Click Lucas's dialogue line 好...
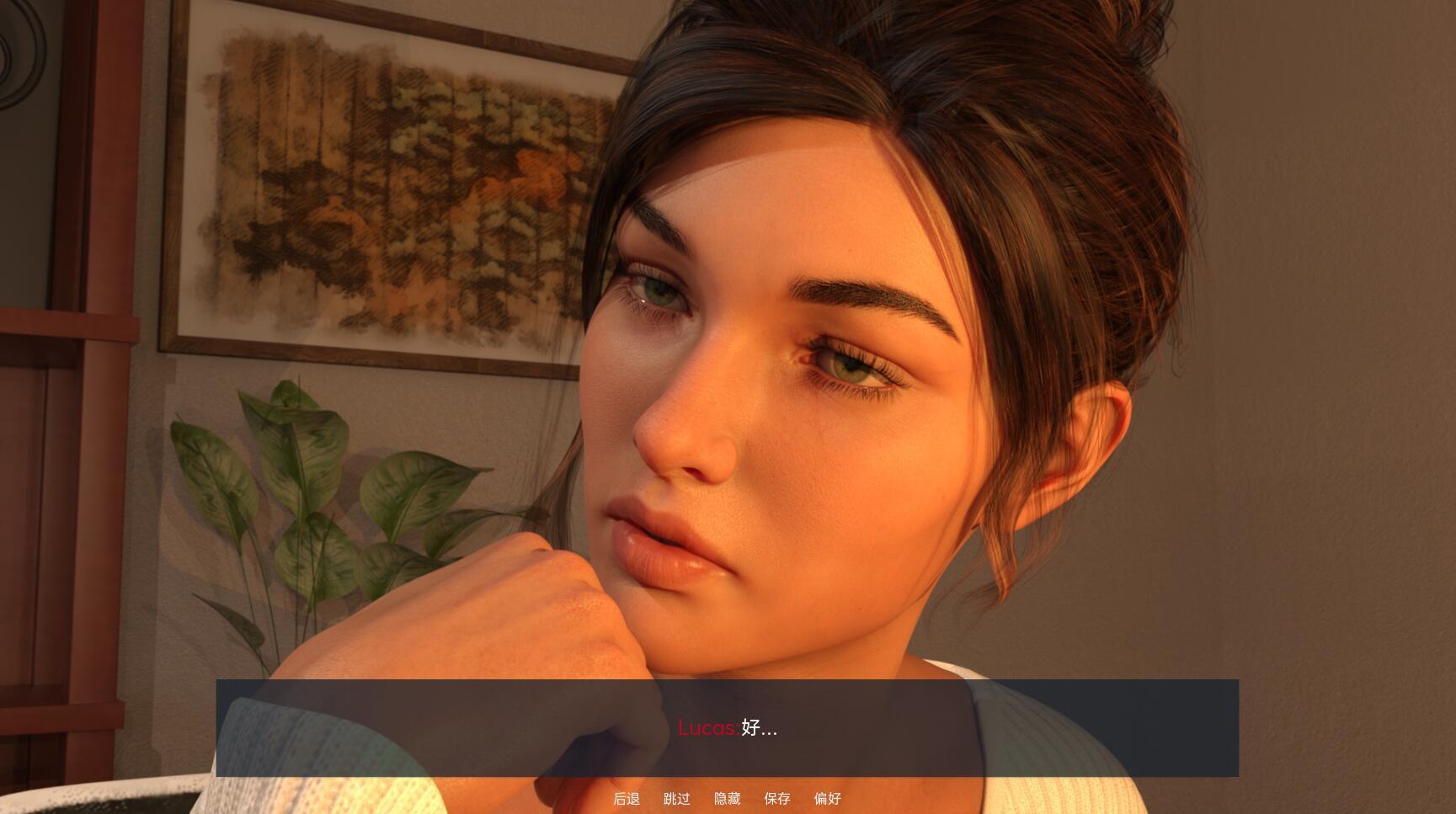Image resolution: width=1456 pixels, height=814 pixels. tap(760, 728)
